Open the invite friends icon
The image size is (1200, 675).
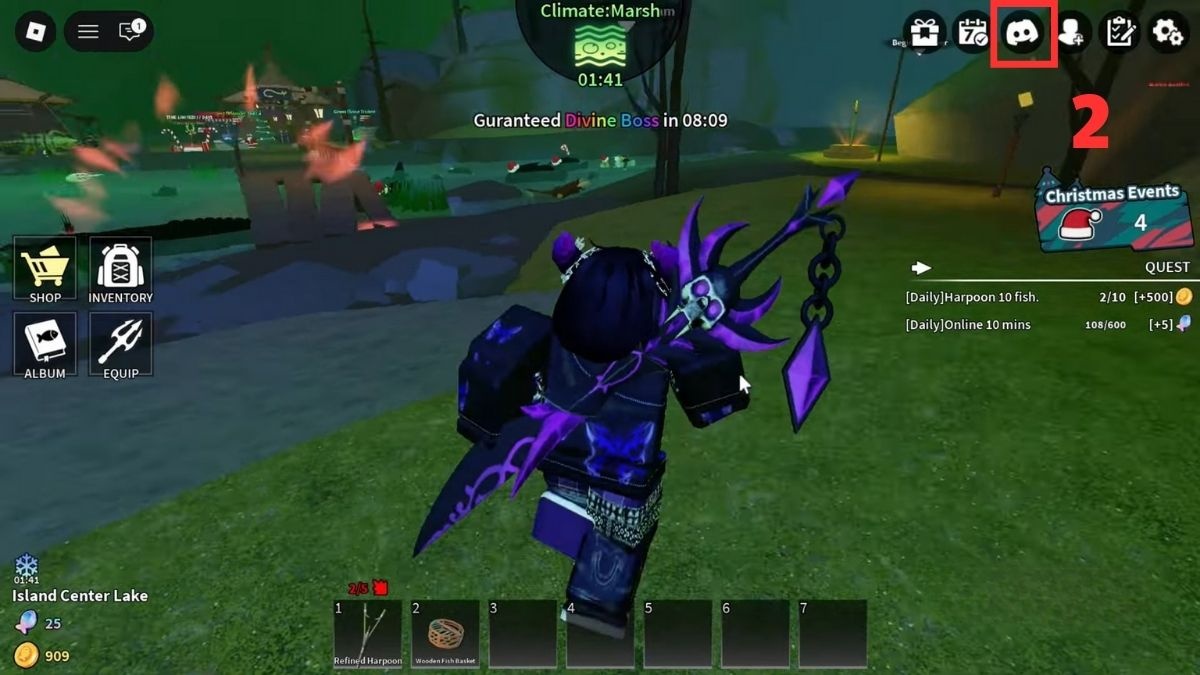pyautogui.click(x=1071, y=33)
